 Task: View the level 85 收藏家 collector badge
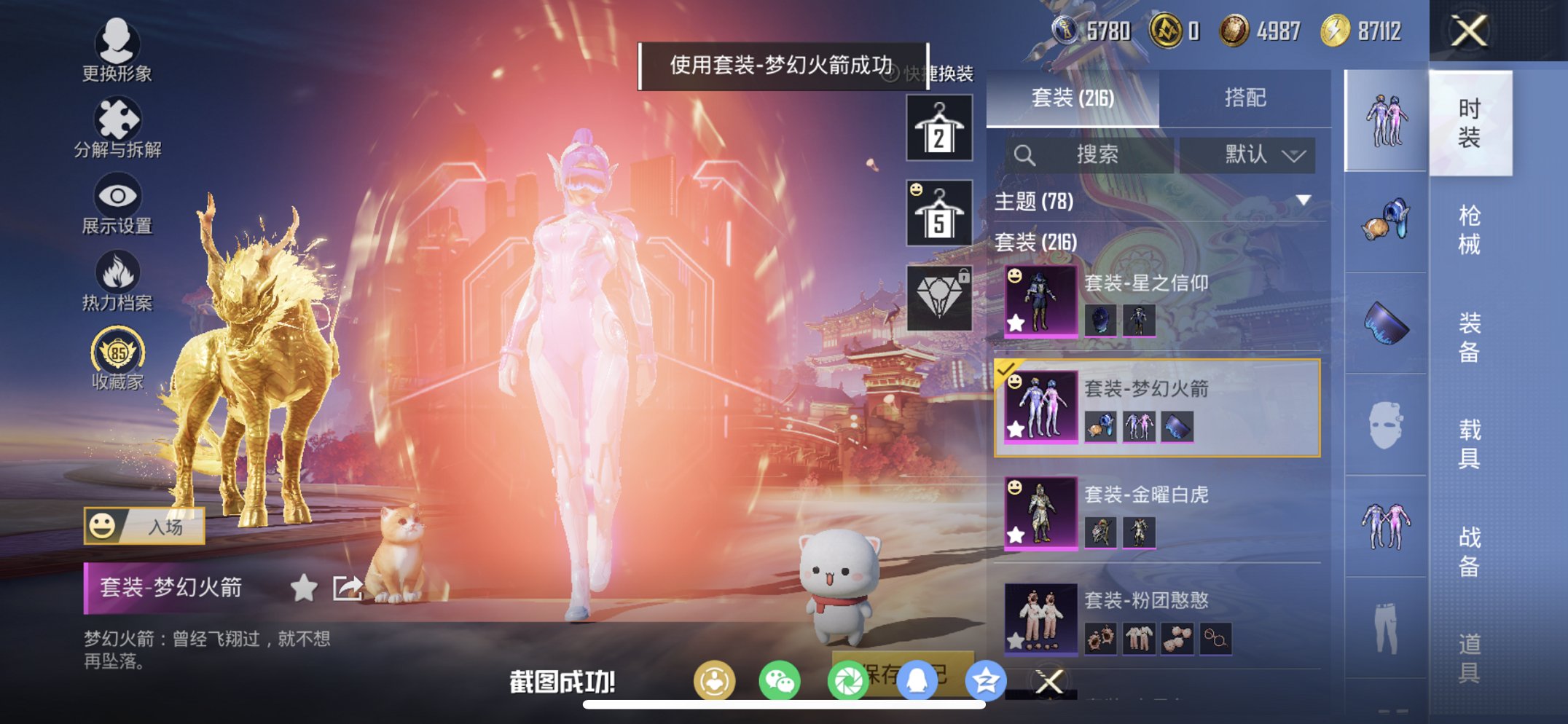pyautogui.click(x=119, y=357)
